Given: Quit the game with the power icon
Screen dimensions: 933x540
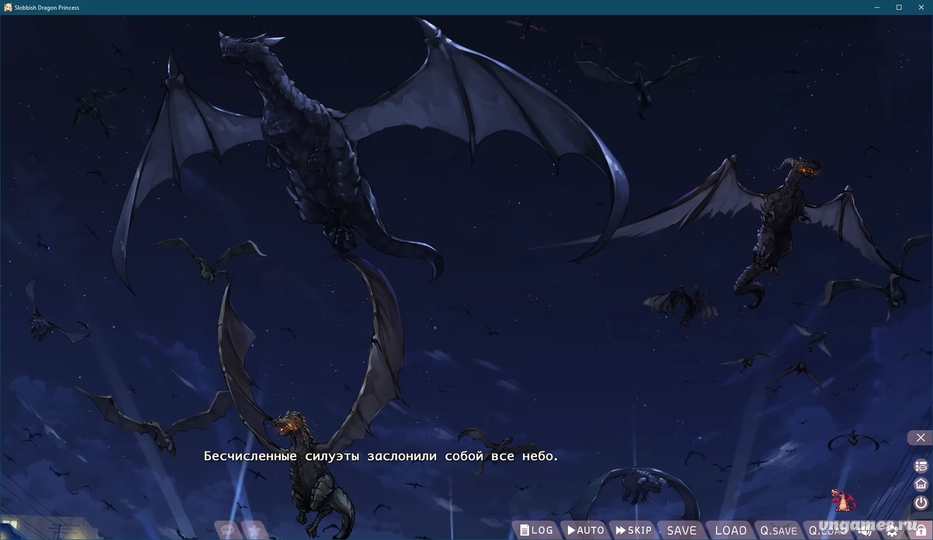Looking at the screenshot, I should pyautogui.click(x=921, y=503).
